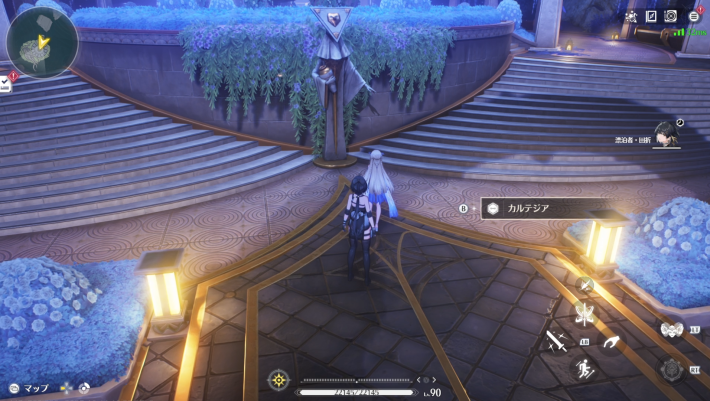Open the main menu hamburger icon
This screenshot has height=401, width=710.
pyautogui.click(x=694, y=17)
